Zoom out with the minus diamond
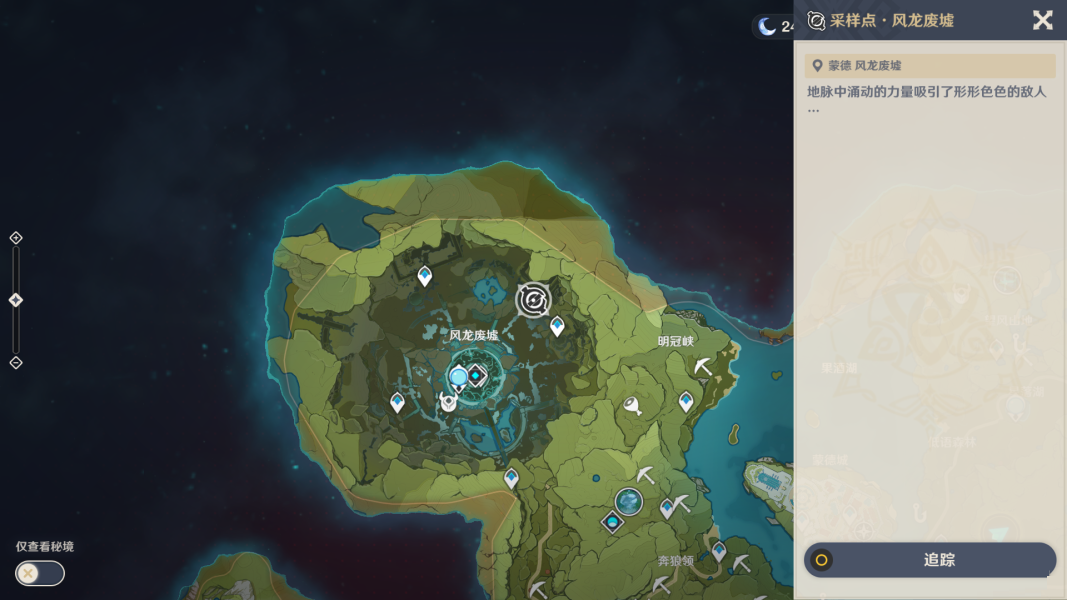The image size is (1067, 600). pos(16,362)
